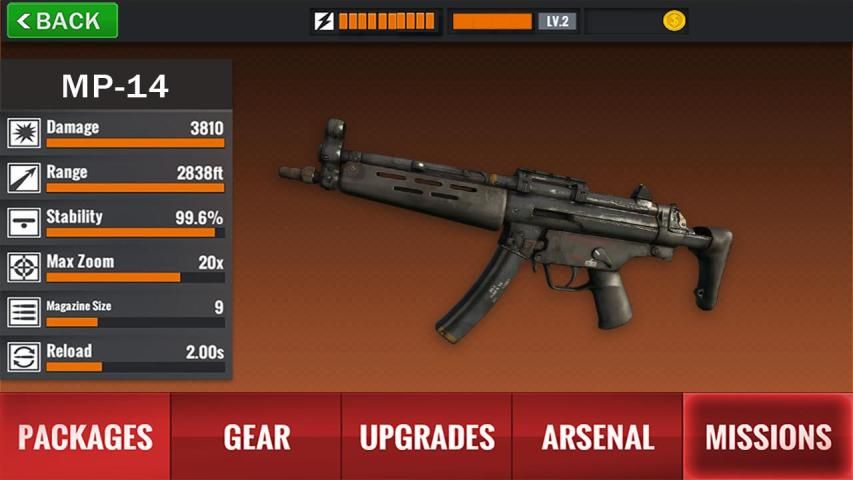Switch to the GEAR tab
This screenshot has width=853, height=480.
(x=256, y=436)
